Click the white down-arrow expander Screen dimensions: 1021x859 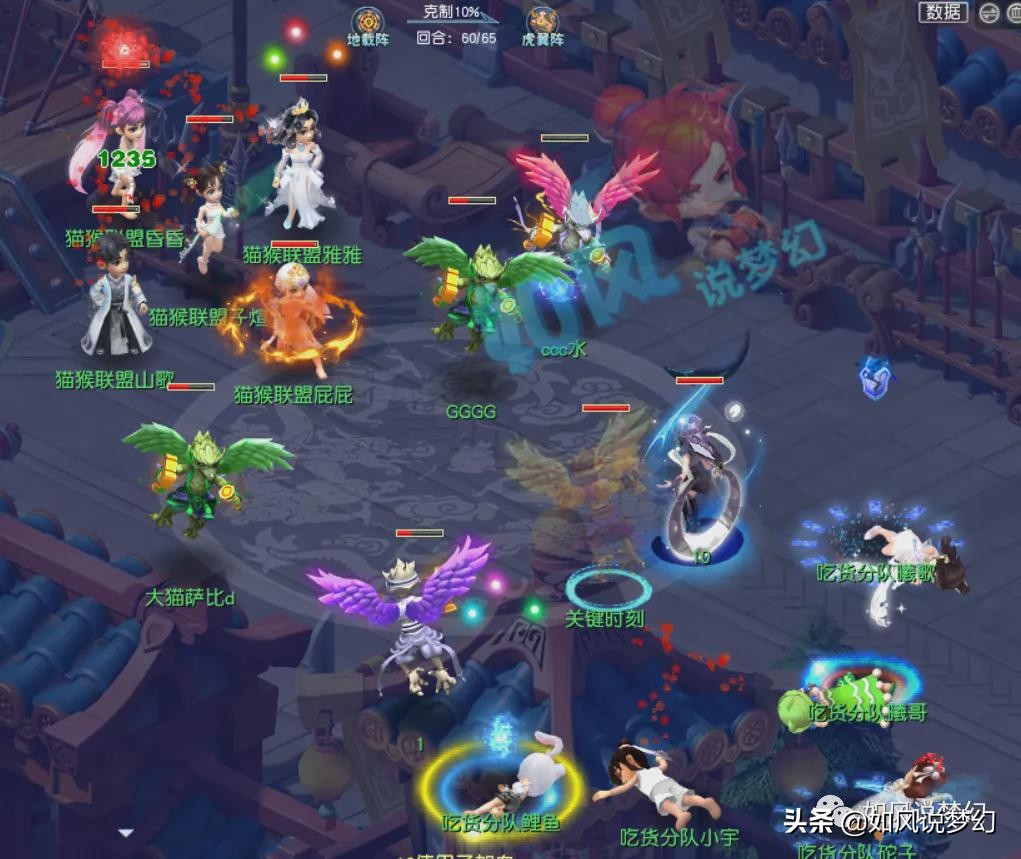[125, 832]
